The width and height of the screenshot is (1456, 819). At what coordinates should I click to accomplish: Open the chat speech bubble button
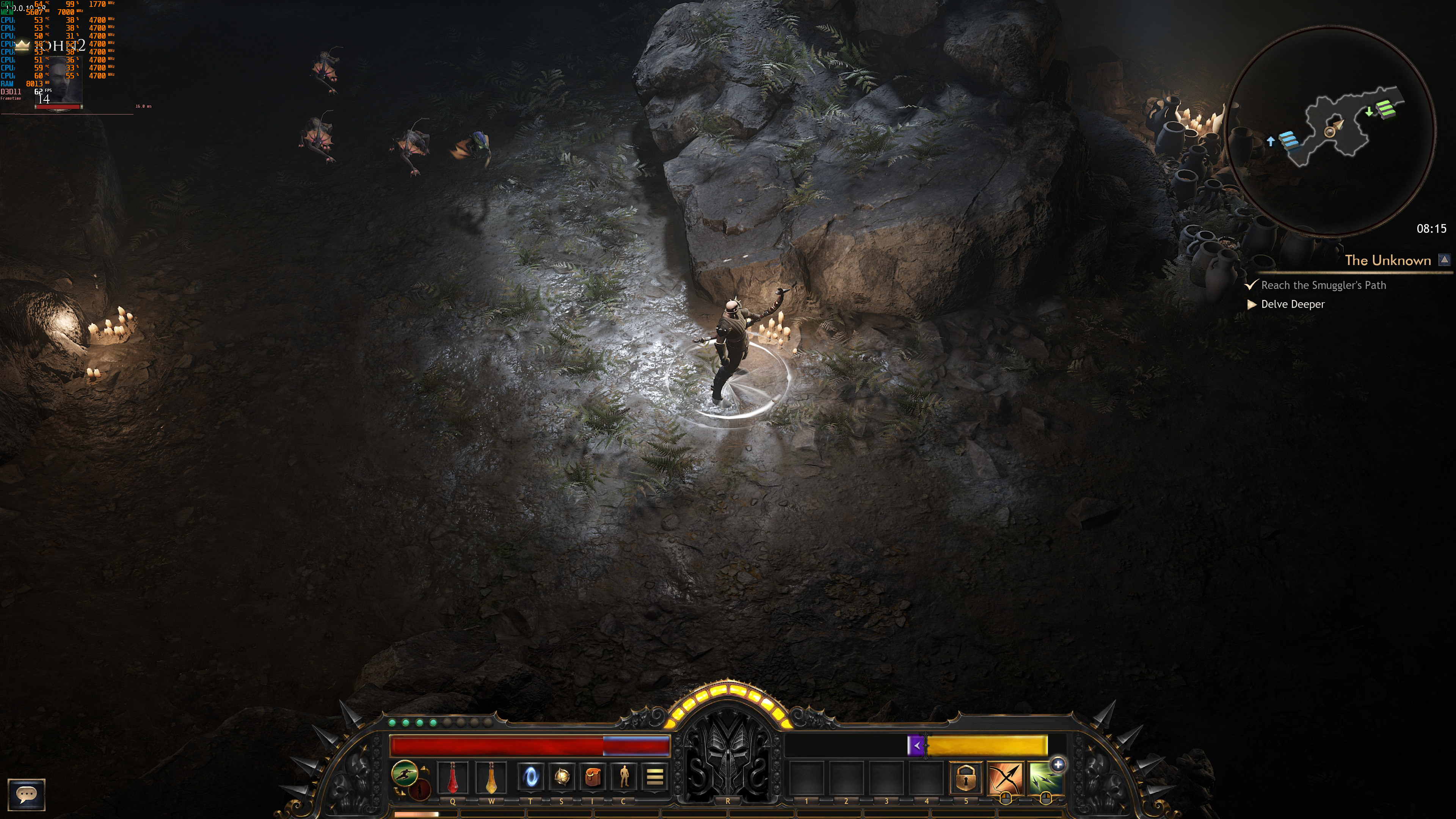26,794
